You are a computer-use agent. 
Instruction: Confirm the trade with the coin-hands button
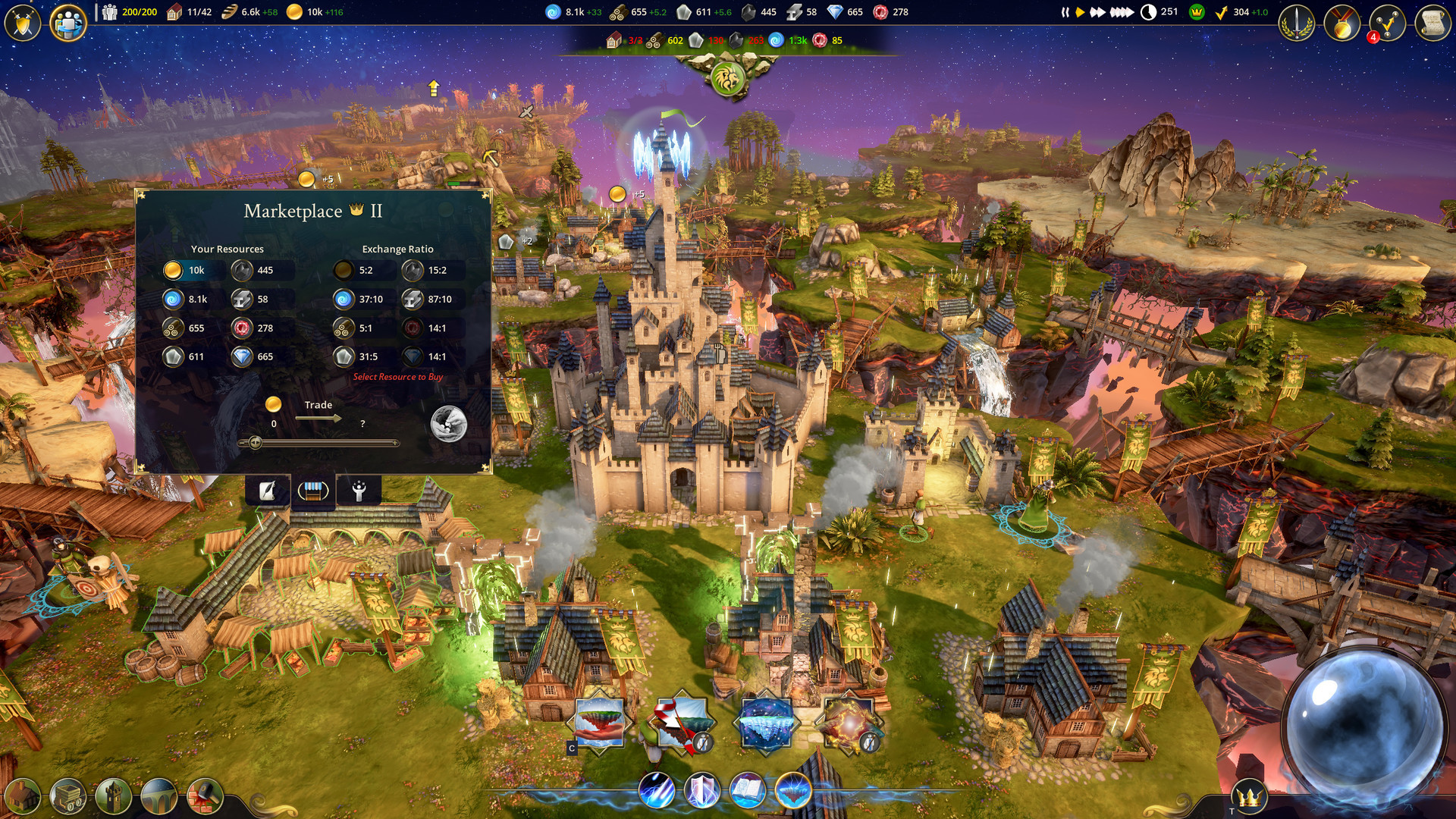pos(448,423)
